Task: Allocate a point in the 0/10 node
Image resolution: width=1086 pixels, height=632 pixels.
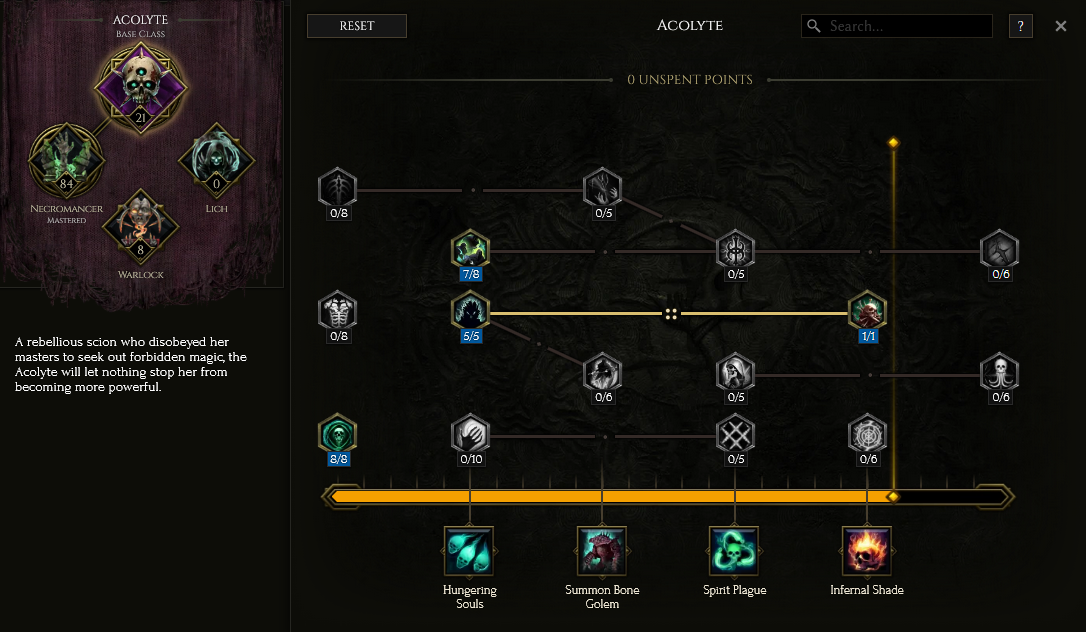Action: click(470, 434)
